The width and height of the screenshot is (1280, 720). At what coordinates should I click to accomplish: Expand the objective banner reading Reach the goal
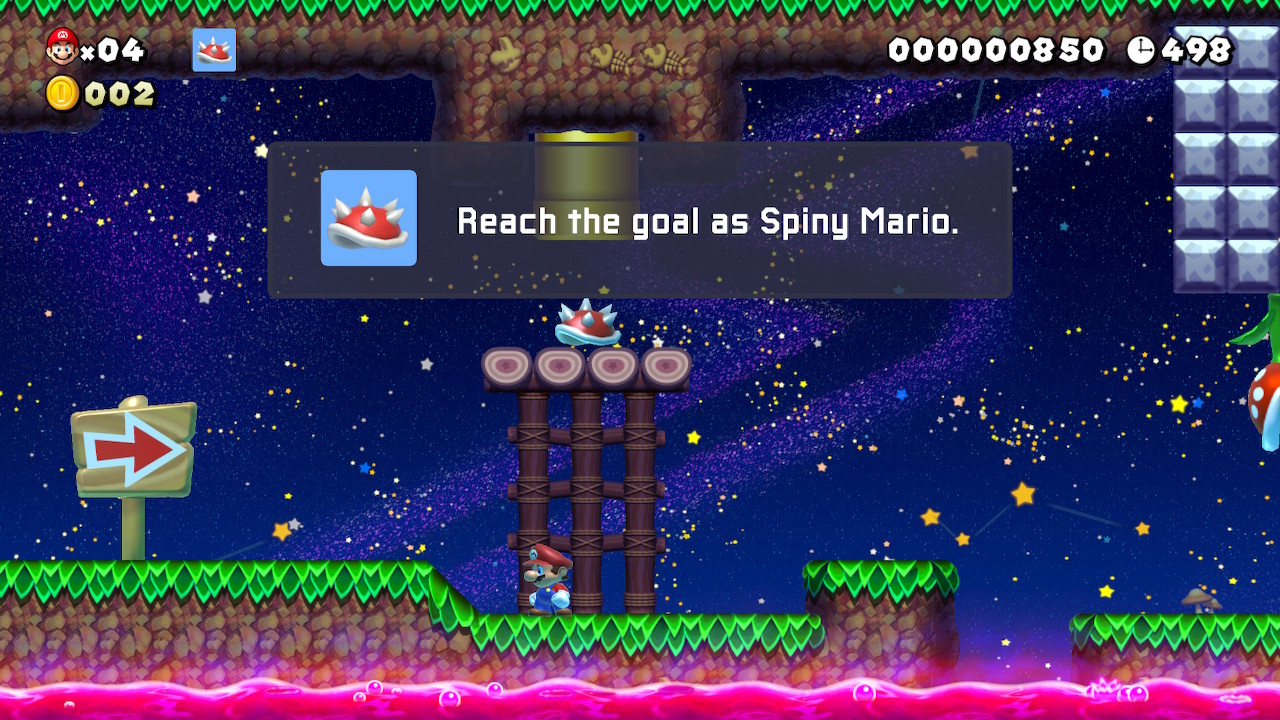(638, 220)
